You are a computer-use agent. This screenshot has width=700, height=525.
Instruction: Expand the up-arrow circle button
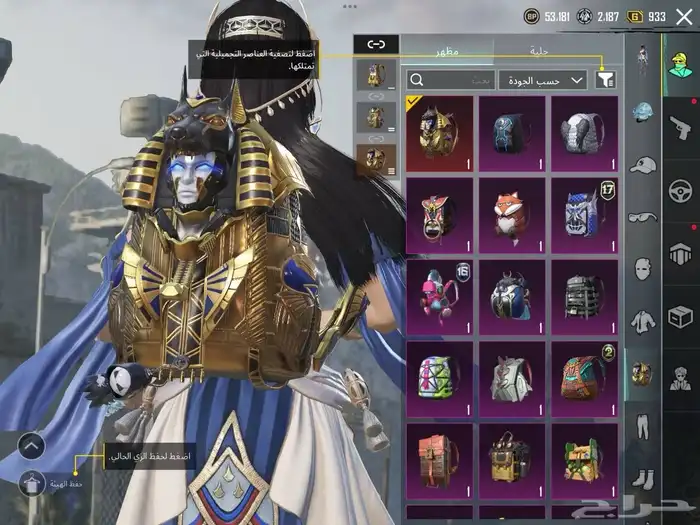click(31, 444)
